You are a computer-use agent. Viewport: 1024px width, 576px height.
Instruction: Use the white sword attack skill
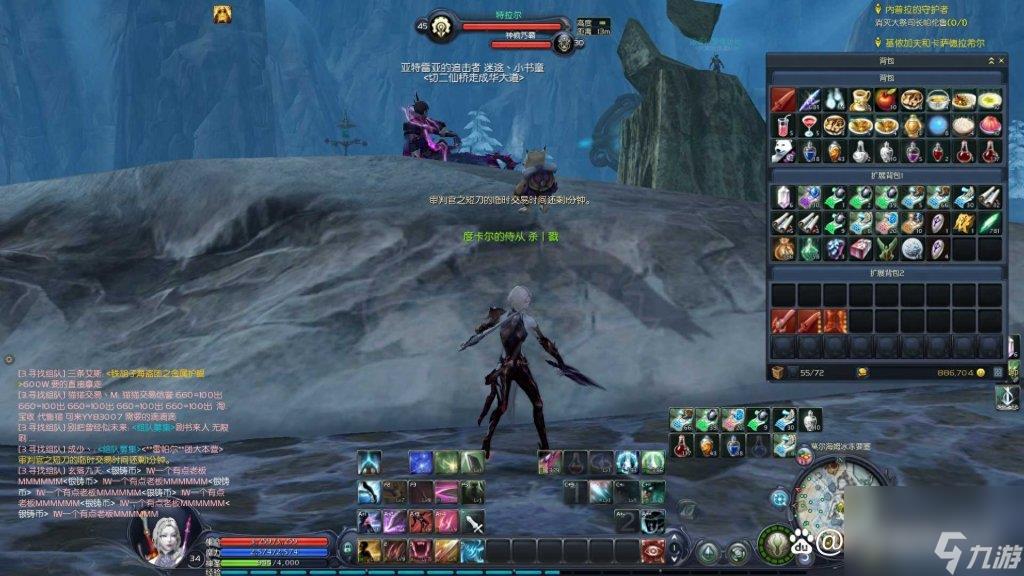tap(473, 522)
